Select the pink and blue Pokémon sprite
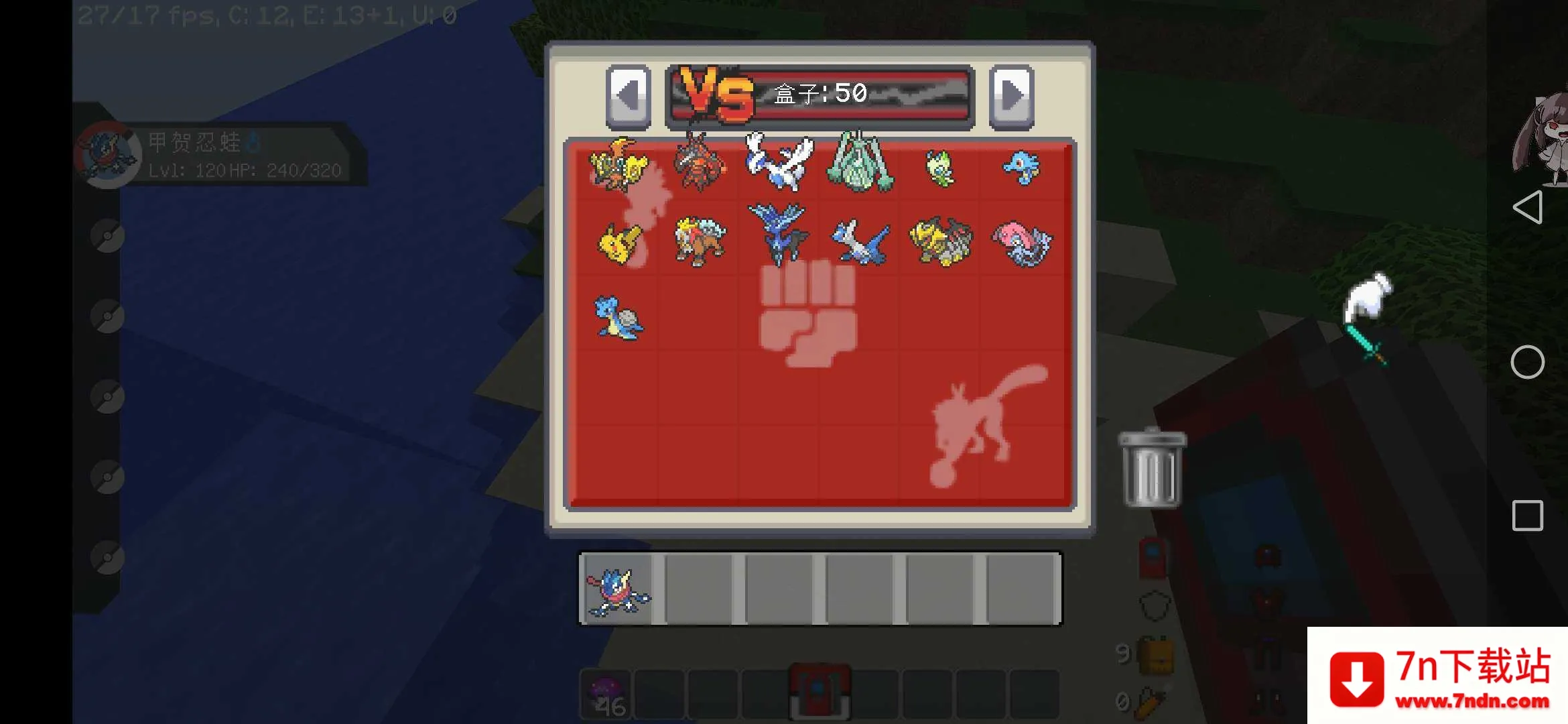 (1022, 243)
